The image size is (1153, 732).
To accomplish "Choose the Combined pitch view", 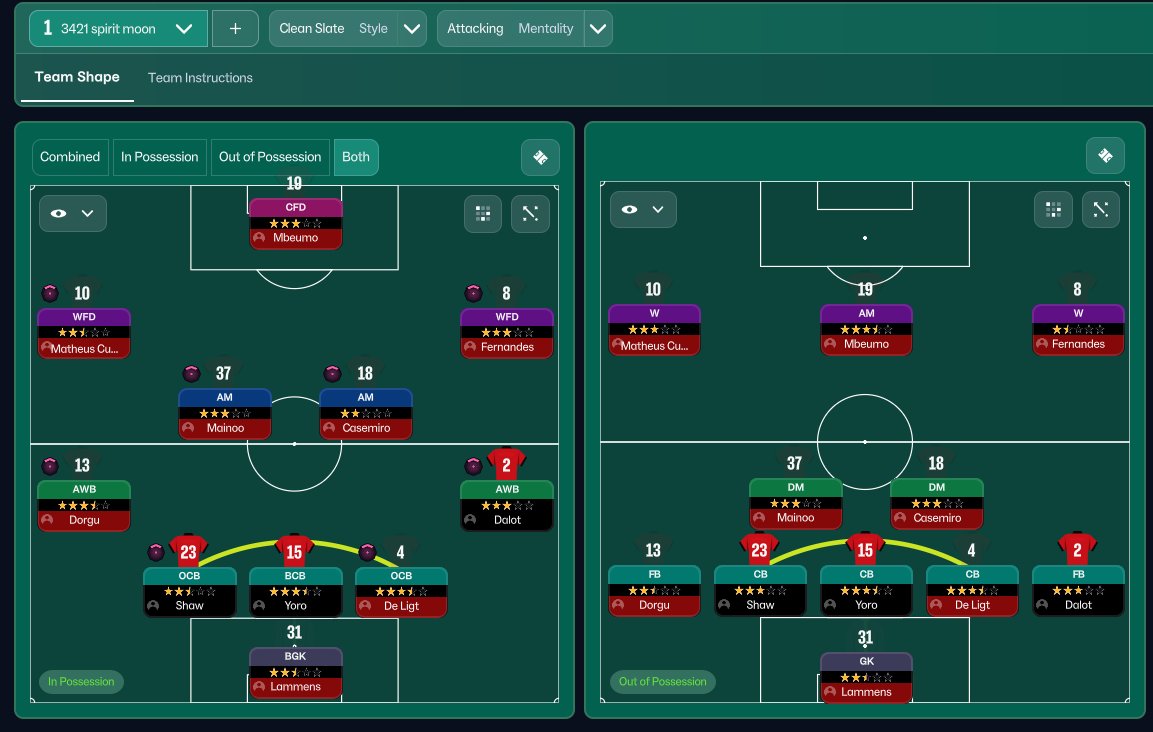I will tap(70, 157).
